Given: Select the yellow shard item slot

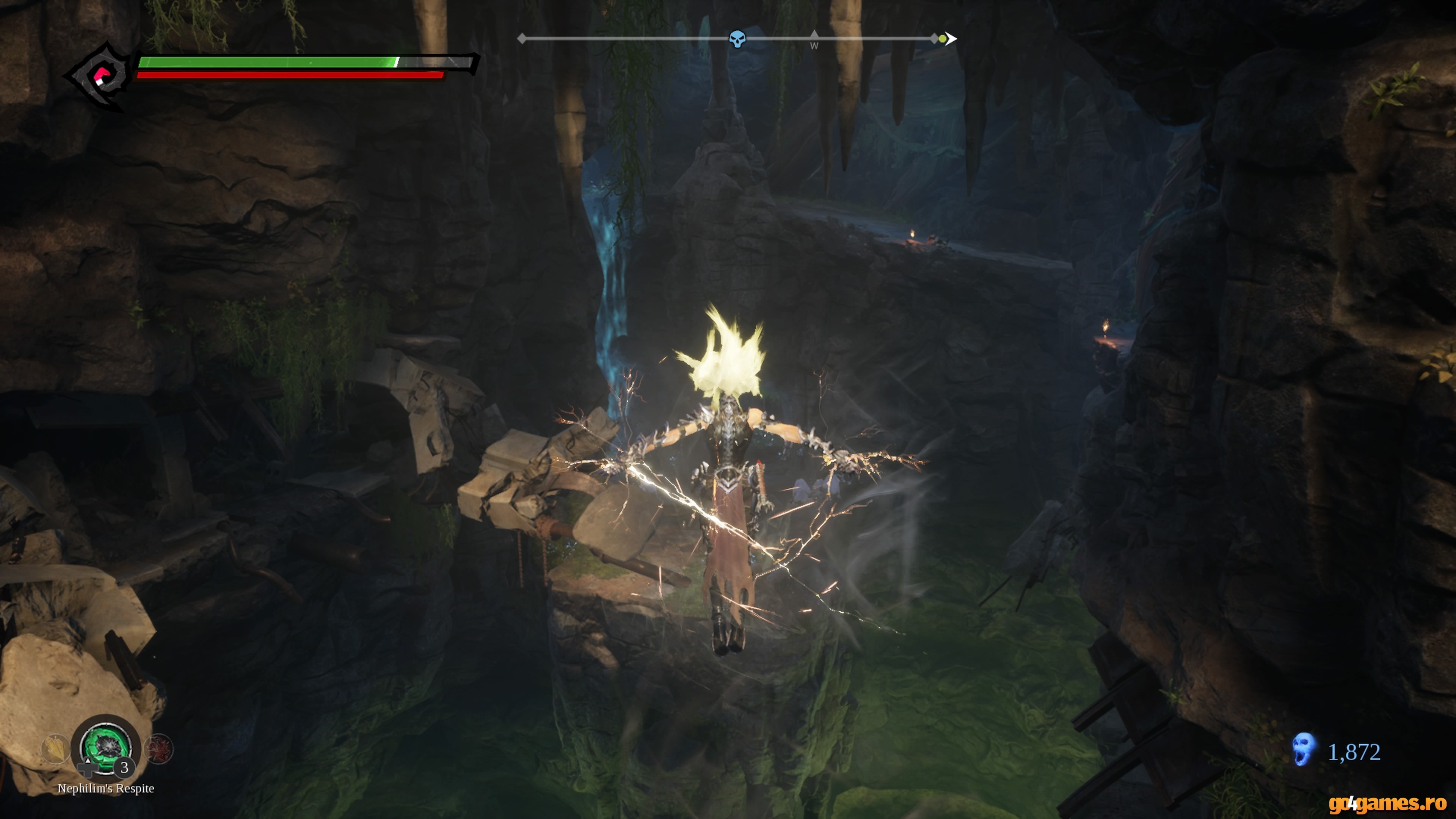Looking at the screenshot, I should click(56, 749).
